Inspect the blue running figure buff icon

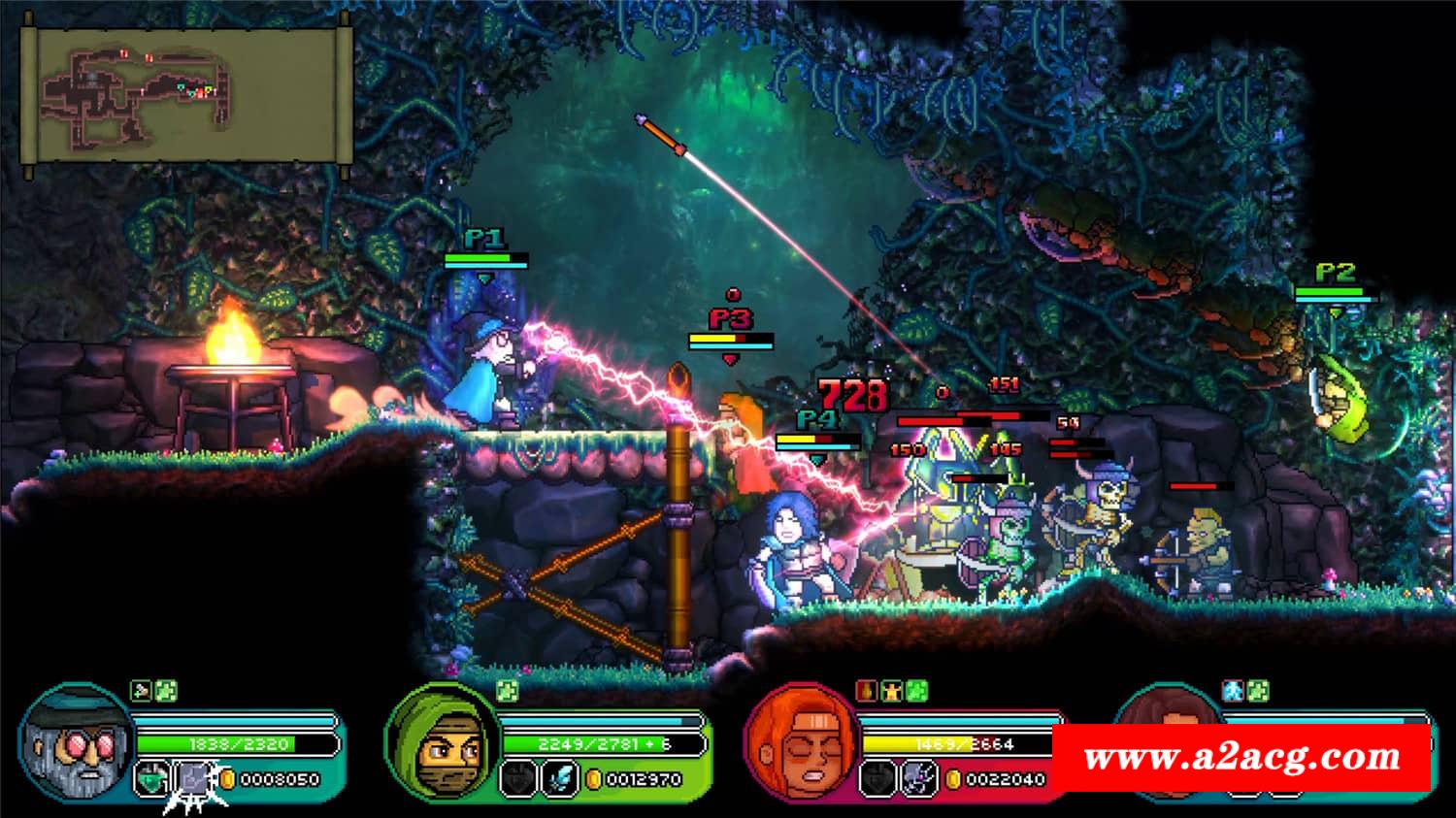coord(1234,691)
